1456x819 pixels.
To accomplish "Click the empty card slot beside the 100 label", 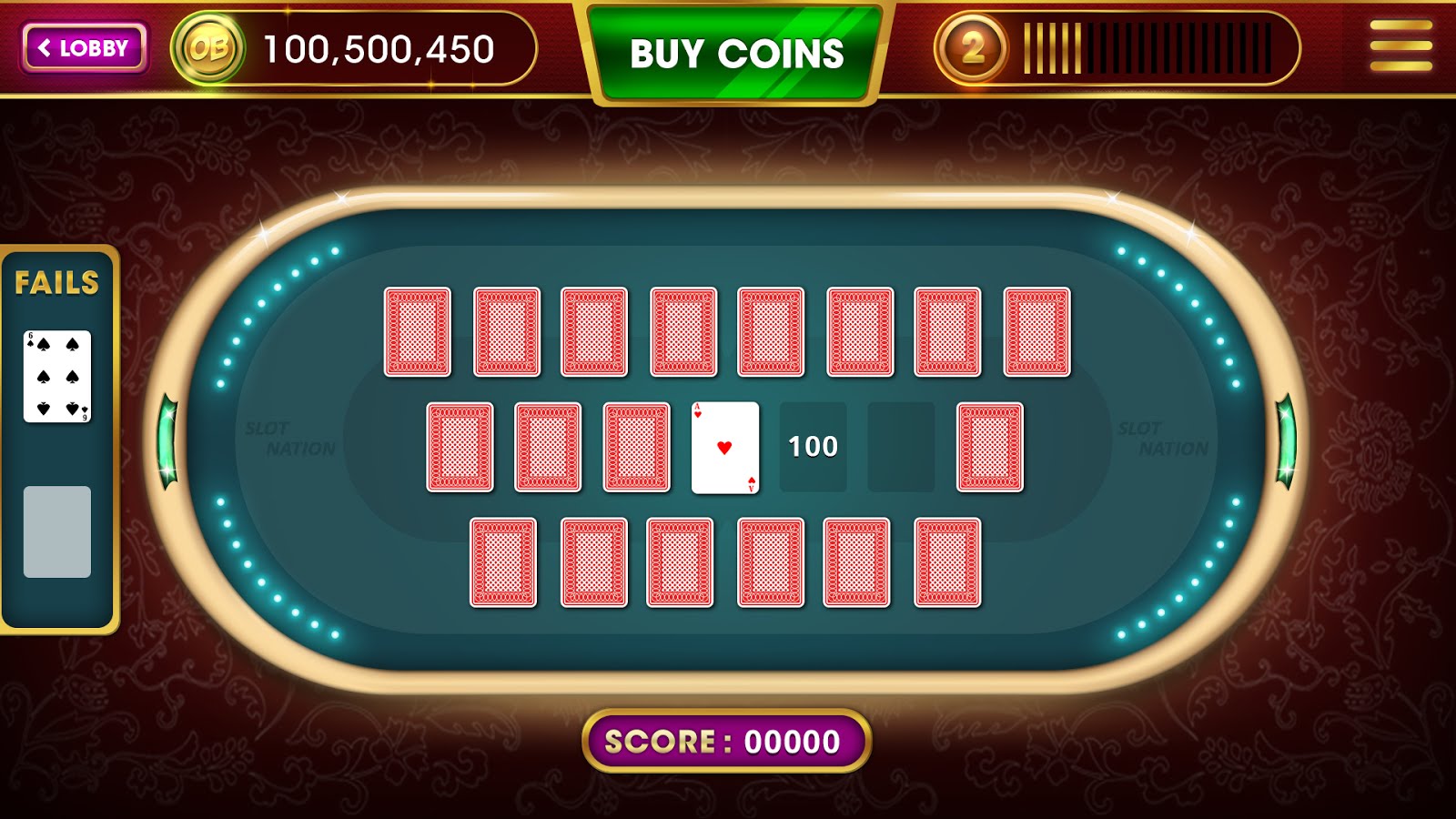I will point(901,445).
